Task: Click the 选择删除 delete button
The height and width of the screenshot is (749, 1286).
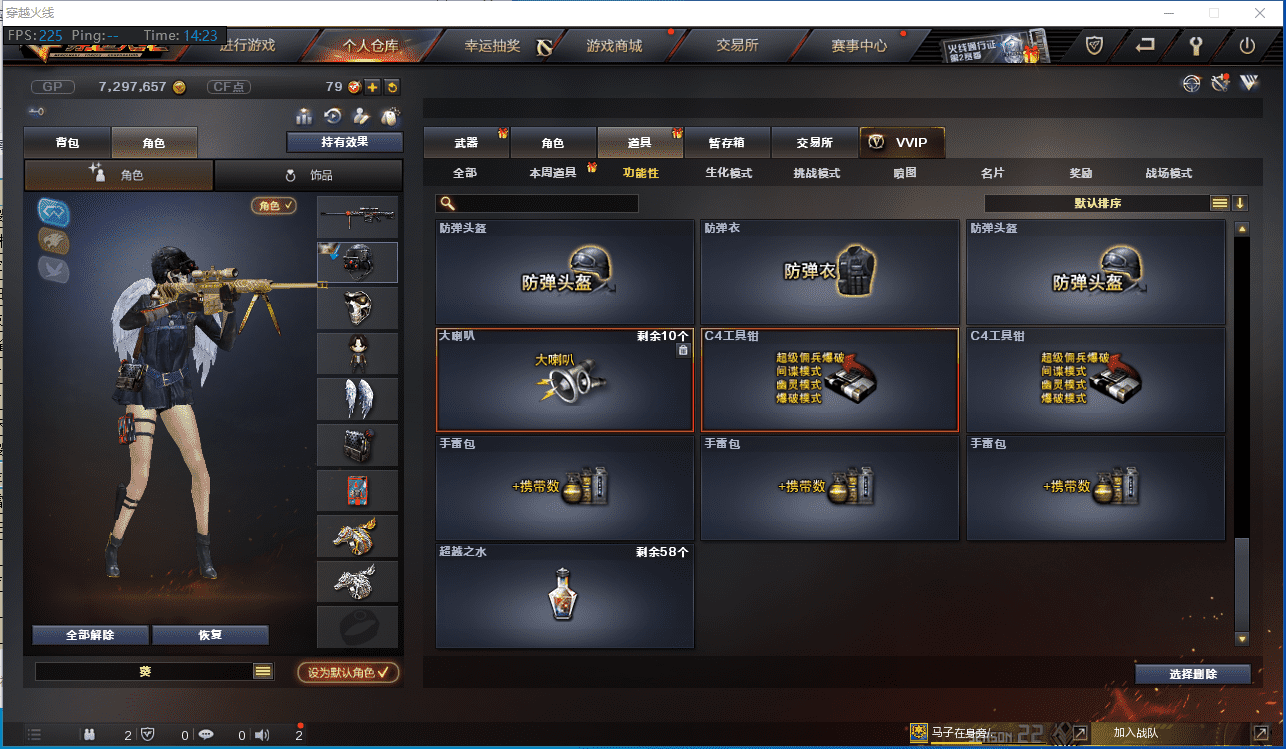Action: pos(1192,674)
